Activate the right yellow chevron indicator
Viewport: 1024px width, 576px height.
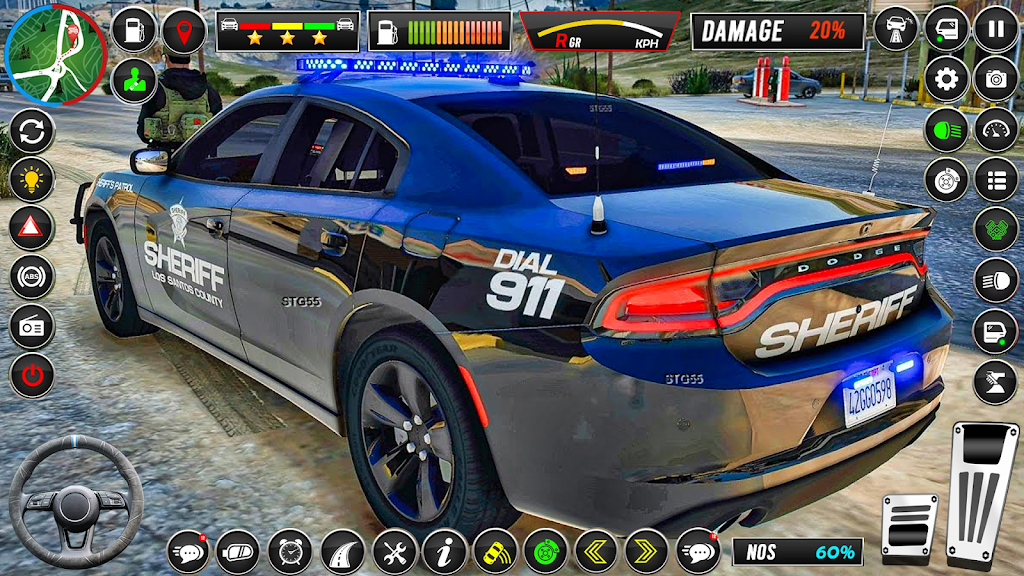coord(647,551)
